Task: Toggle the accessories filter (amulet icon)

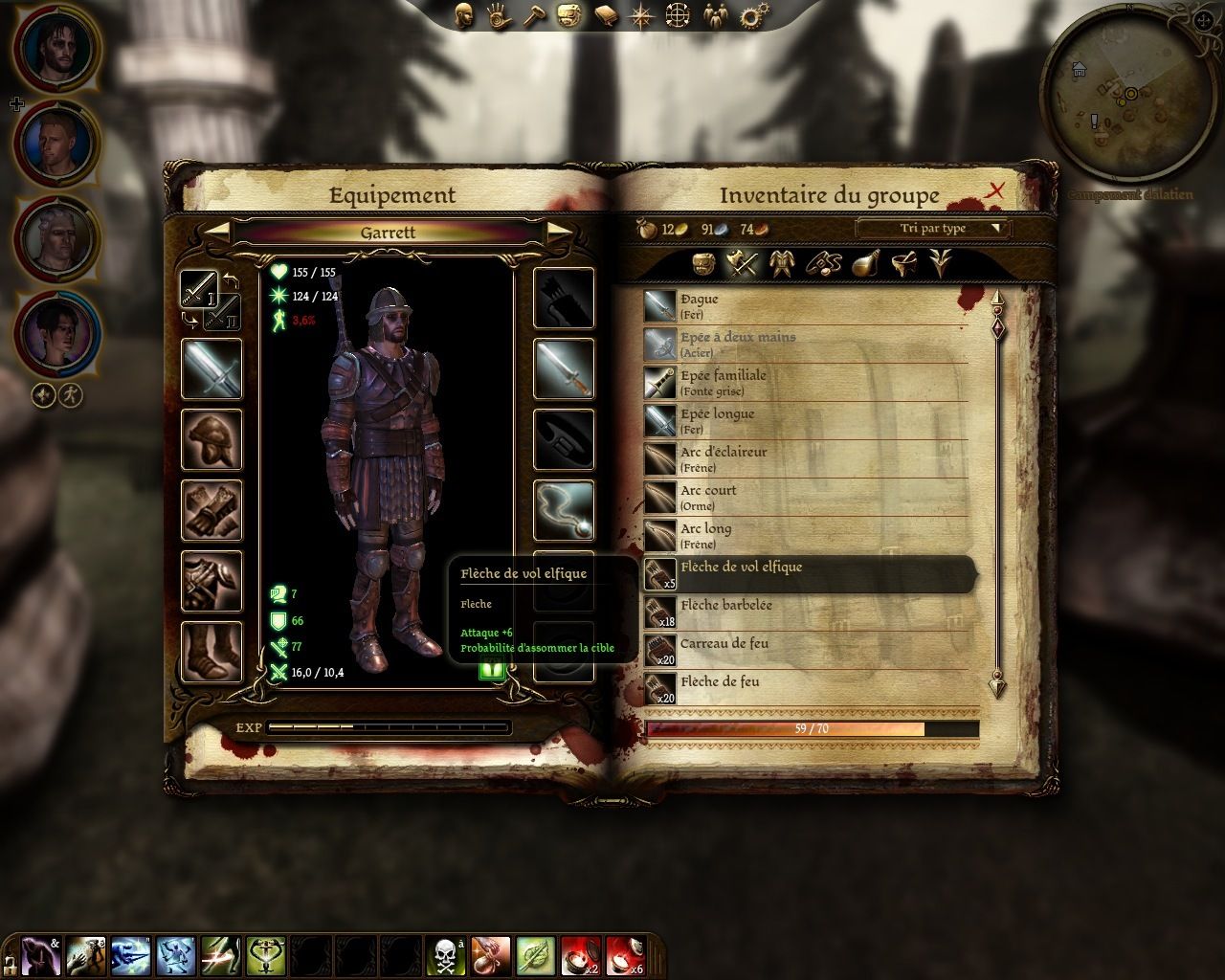Action: point(823,266)
